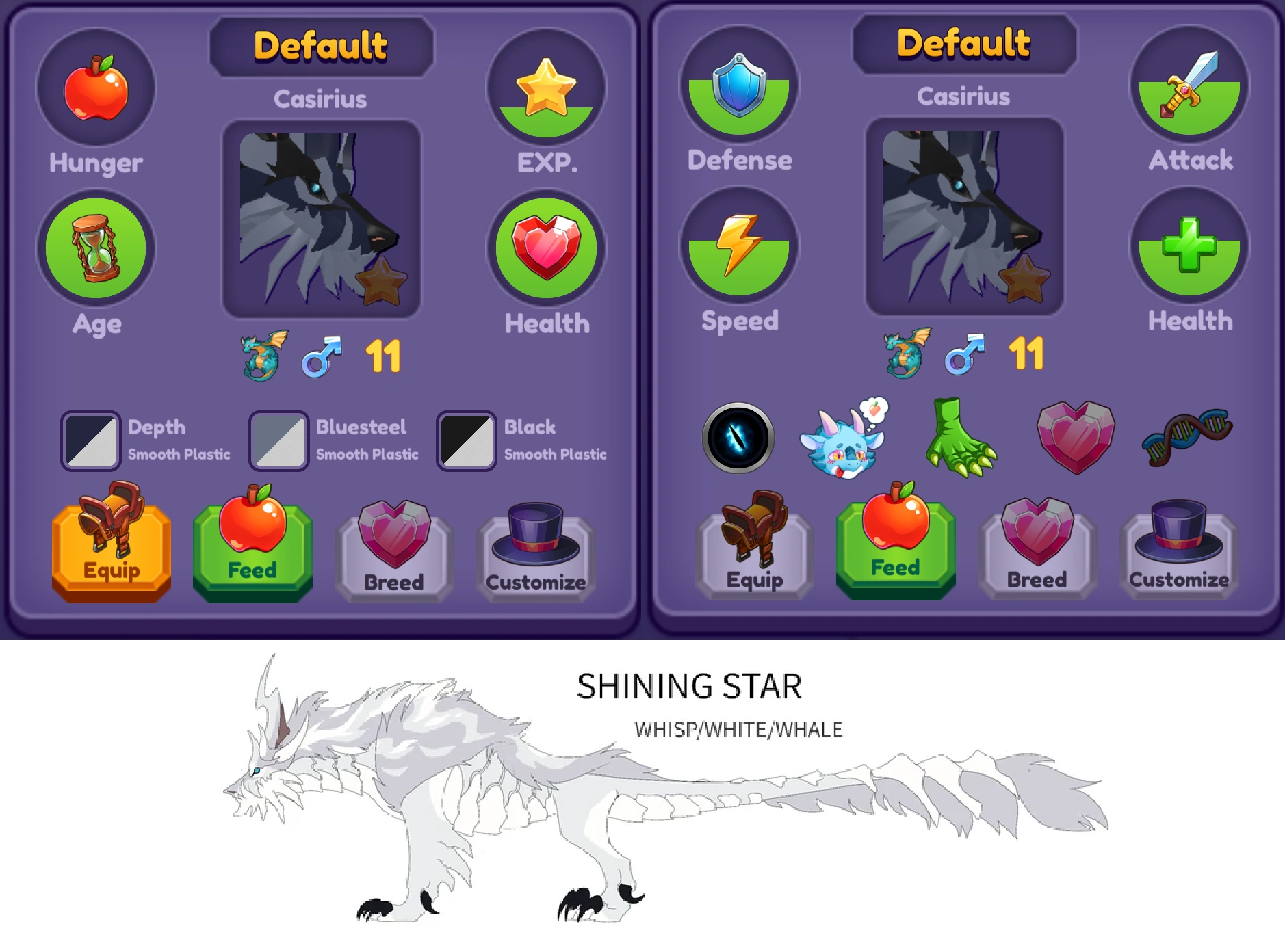Click the Attack sword icon
The height and width of the screenshot is (952, 1285).
click(x=1189, y=88)
